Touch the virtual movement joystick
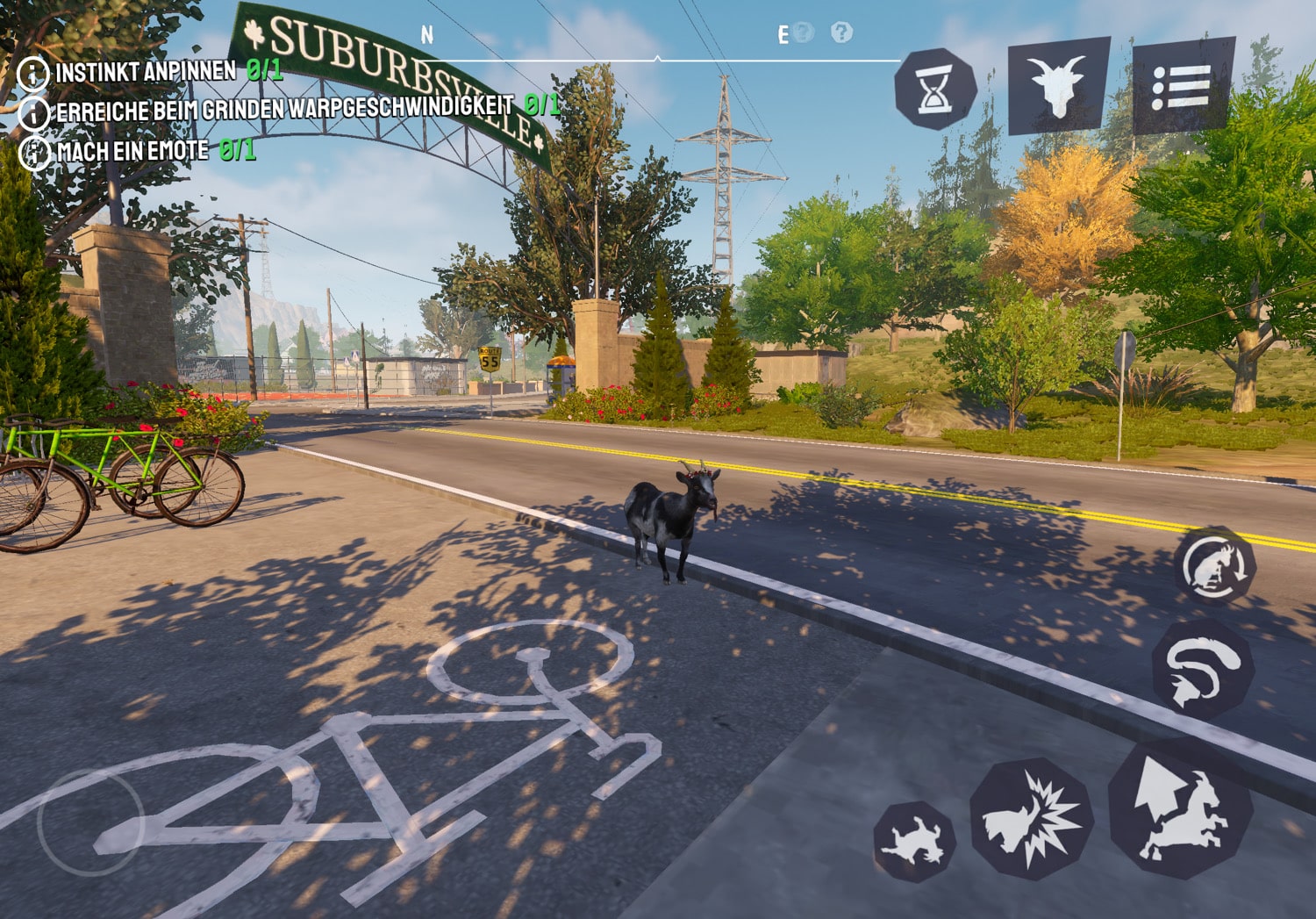The image size is (1316, 919). pyautogui.click(x=90, y=822)
